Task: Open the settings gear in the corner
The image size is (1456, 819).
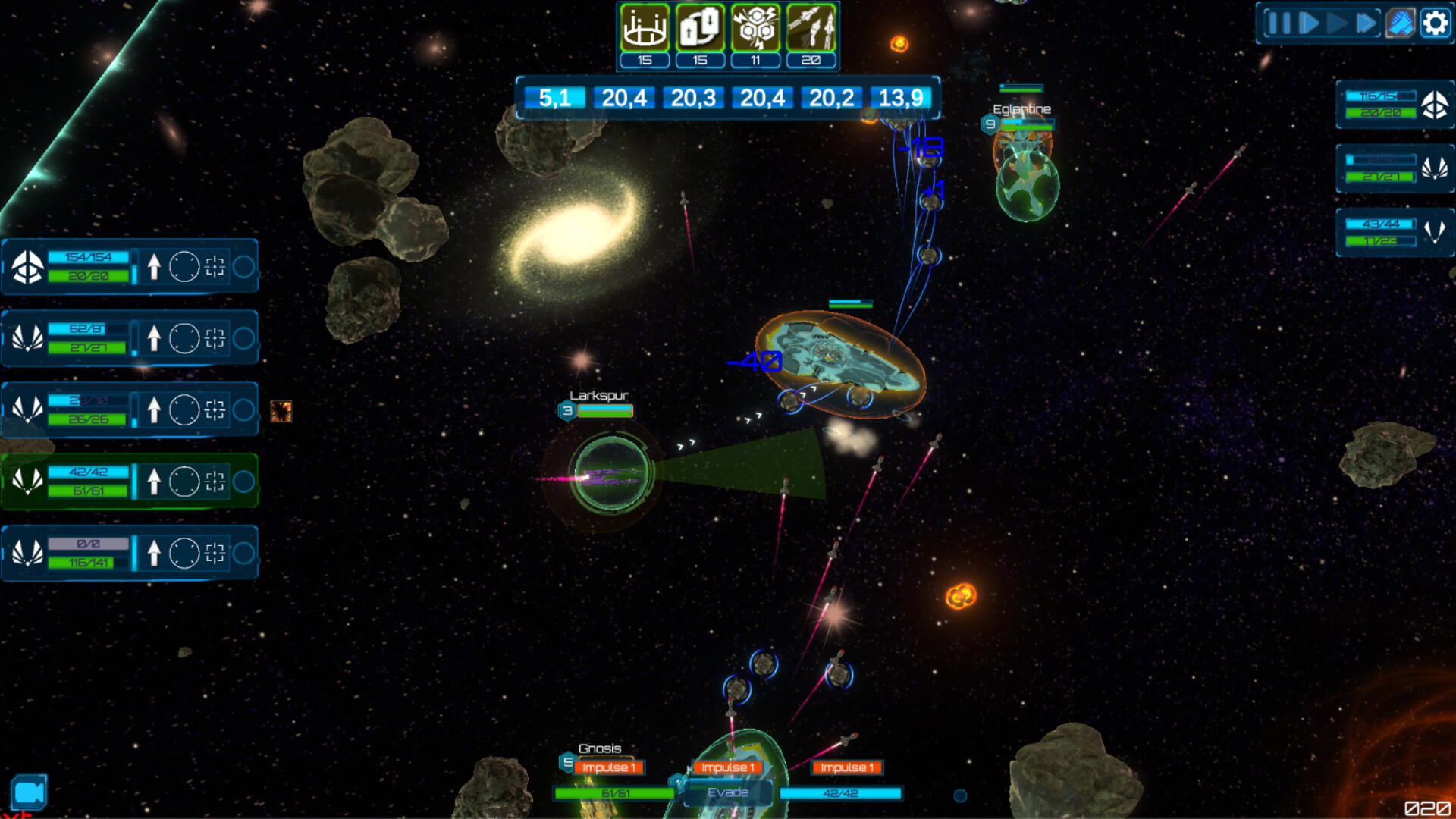Action: pyautogui.click(x=1435, y=24)
